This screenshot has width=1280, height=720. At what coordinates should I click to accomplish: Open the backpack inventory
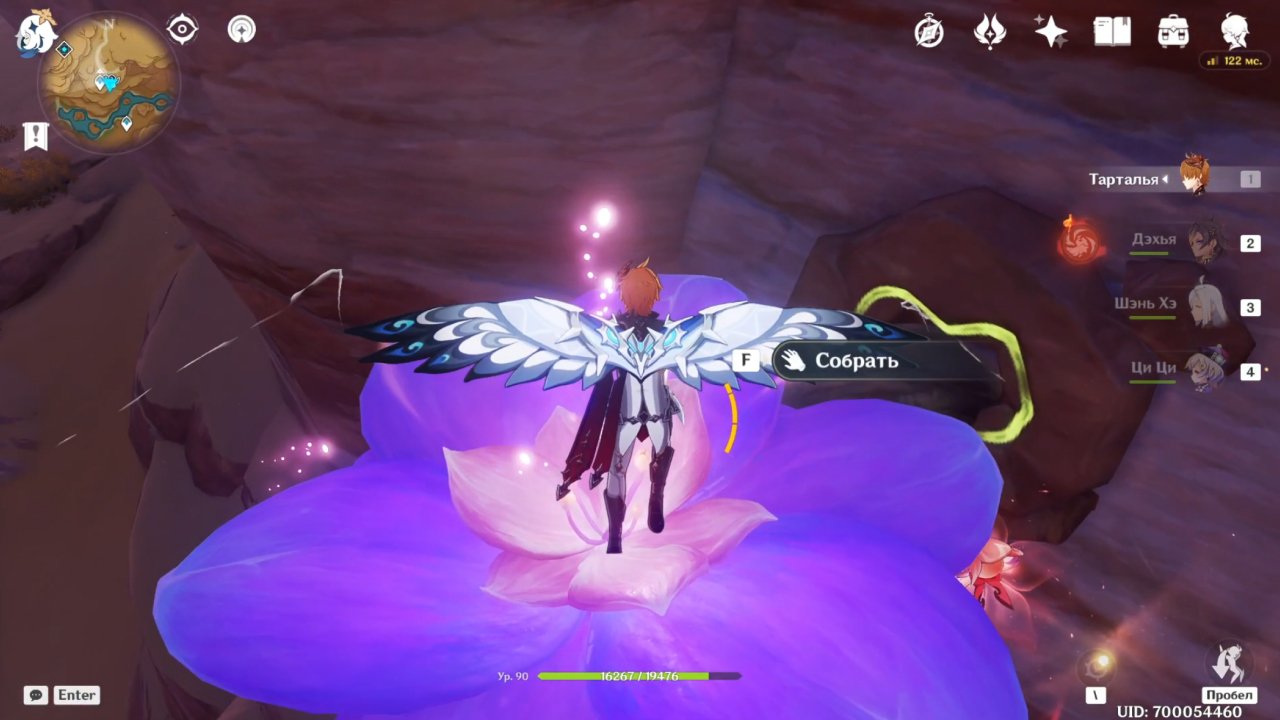[1173, 32]
